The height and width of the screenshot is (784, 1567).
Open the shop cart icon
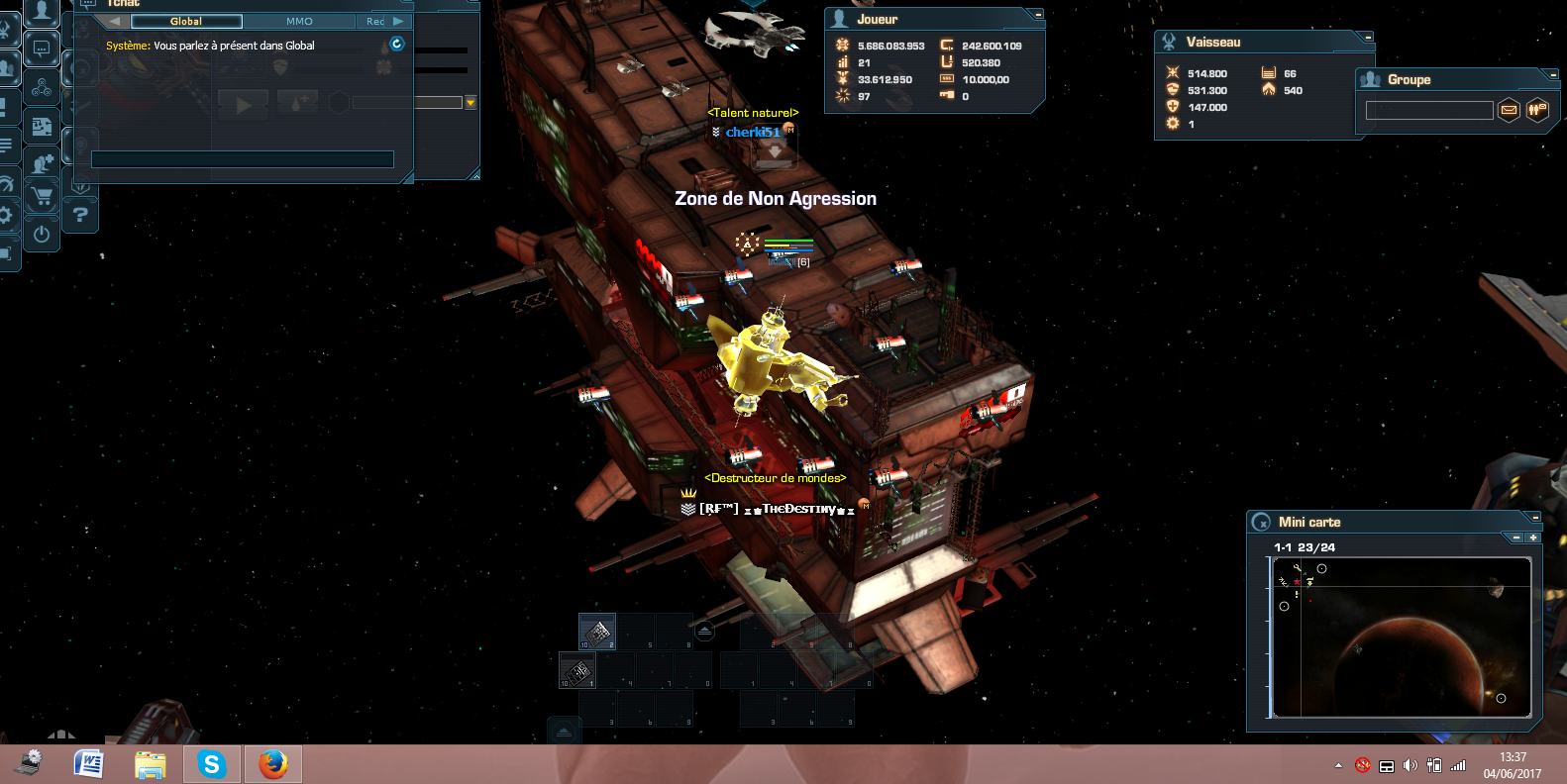point(42,197)
